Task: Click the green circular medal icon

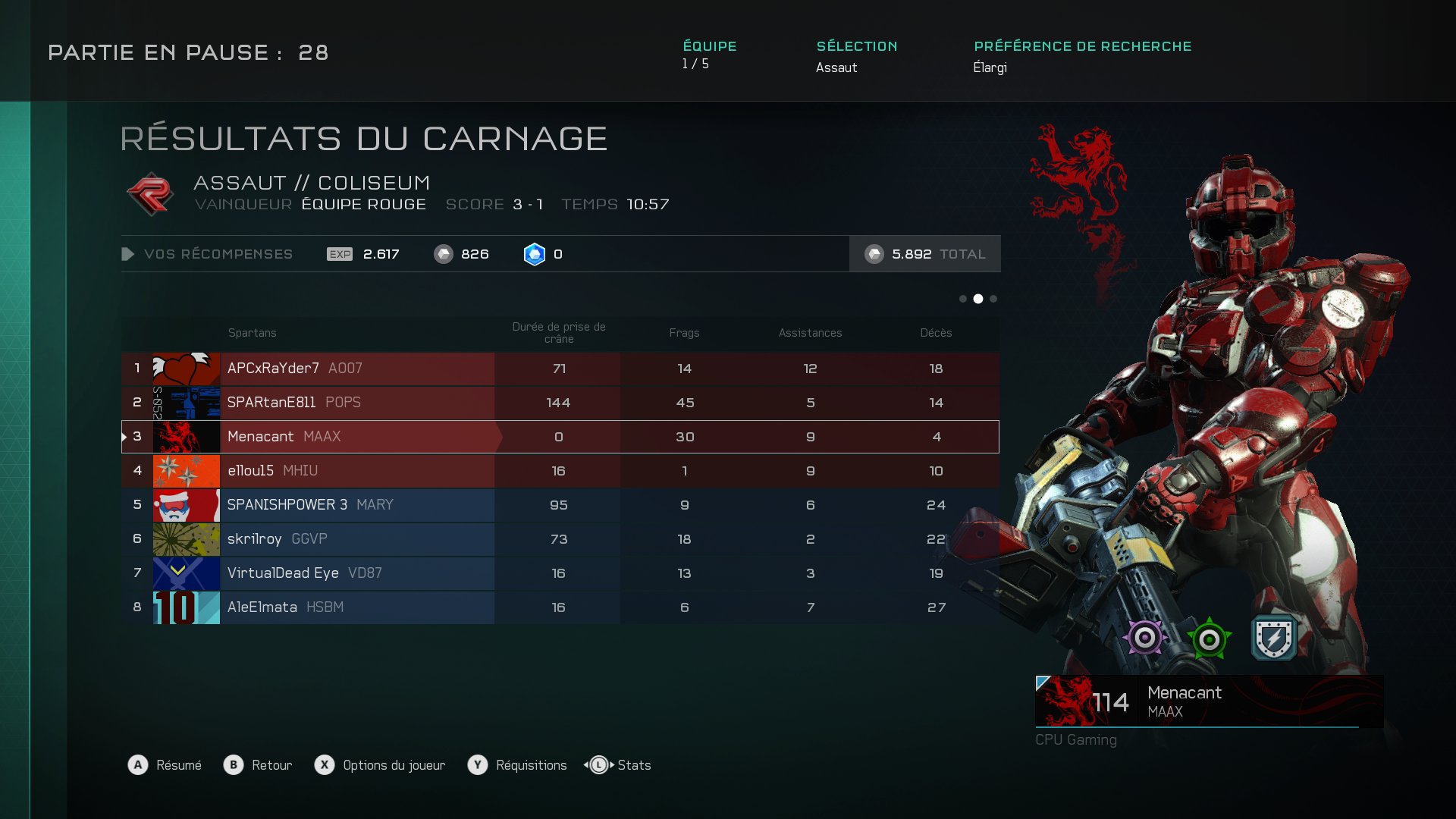Action: point(1210,639)
